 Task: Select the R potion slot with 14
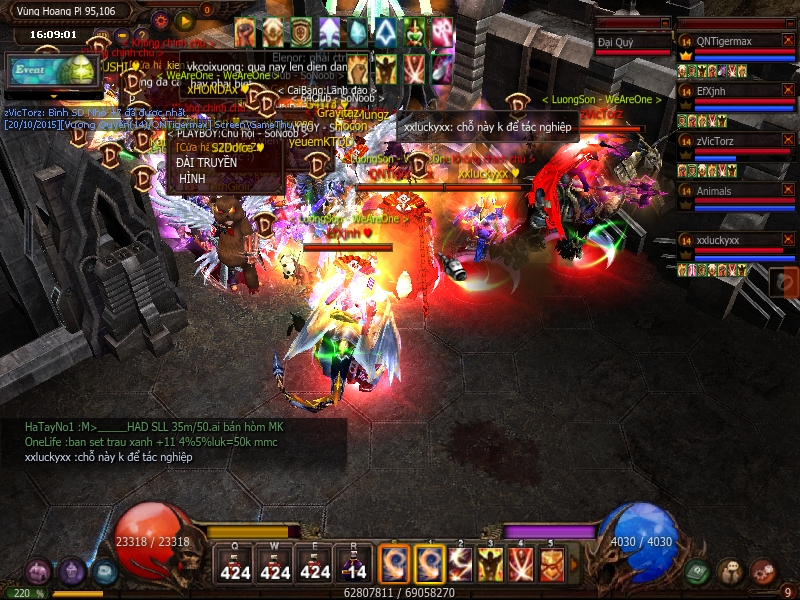(354, 564)
